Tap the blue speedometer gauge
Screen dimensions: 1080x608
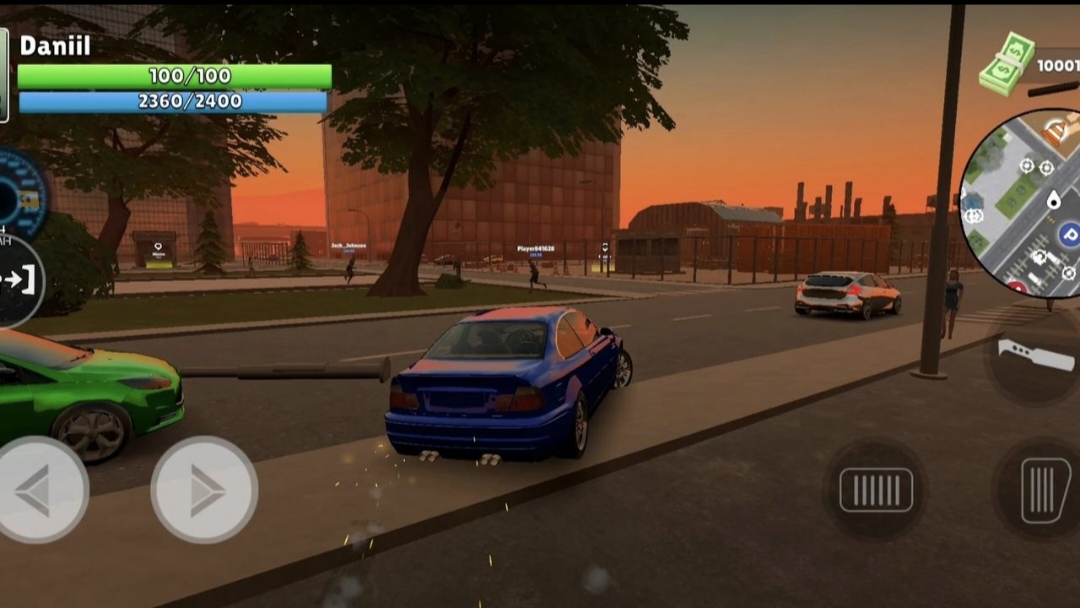click(20, 194)
